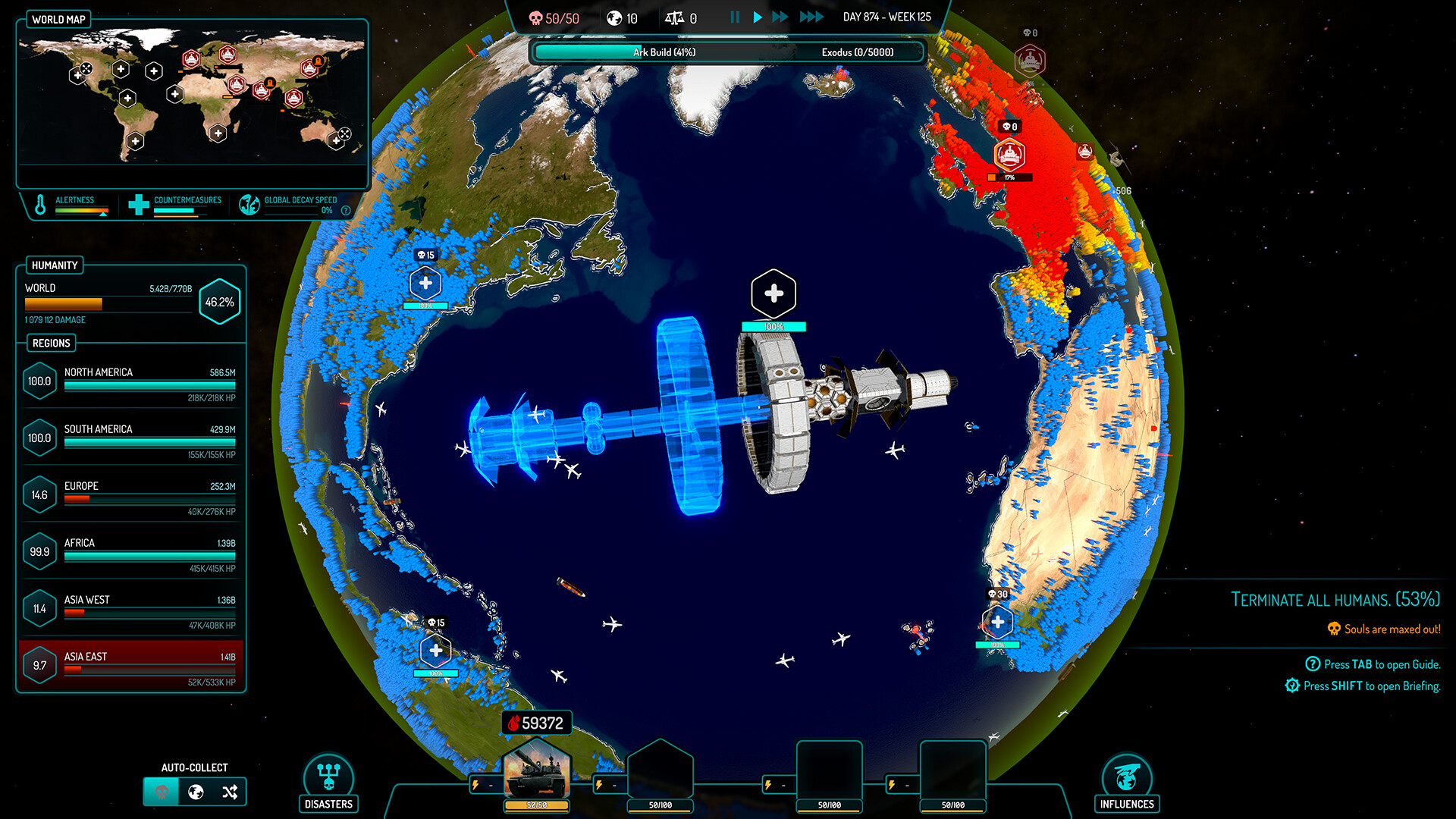Viewport: 1456px width, 819px height.
Task: Set the fastest triple-arrow game speed
Action: (811, 17)
